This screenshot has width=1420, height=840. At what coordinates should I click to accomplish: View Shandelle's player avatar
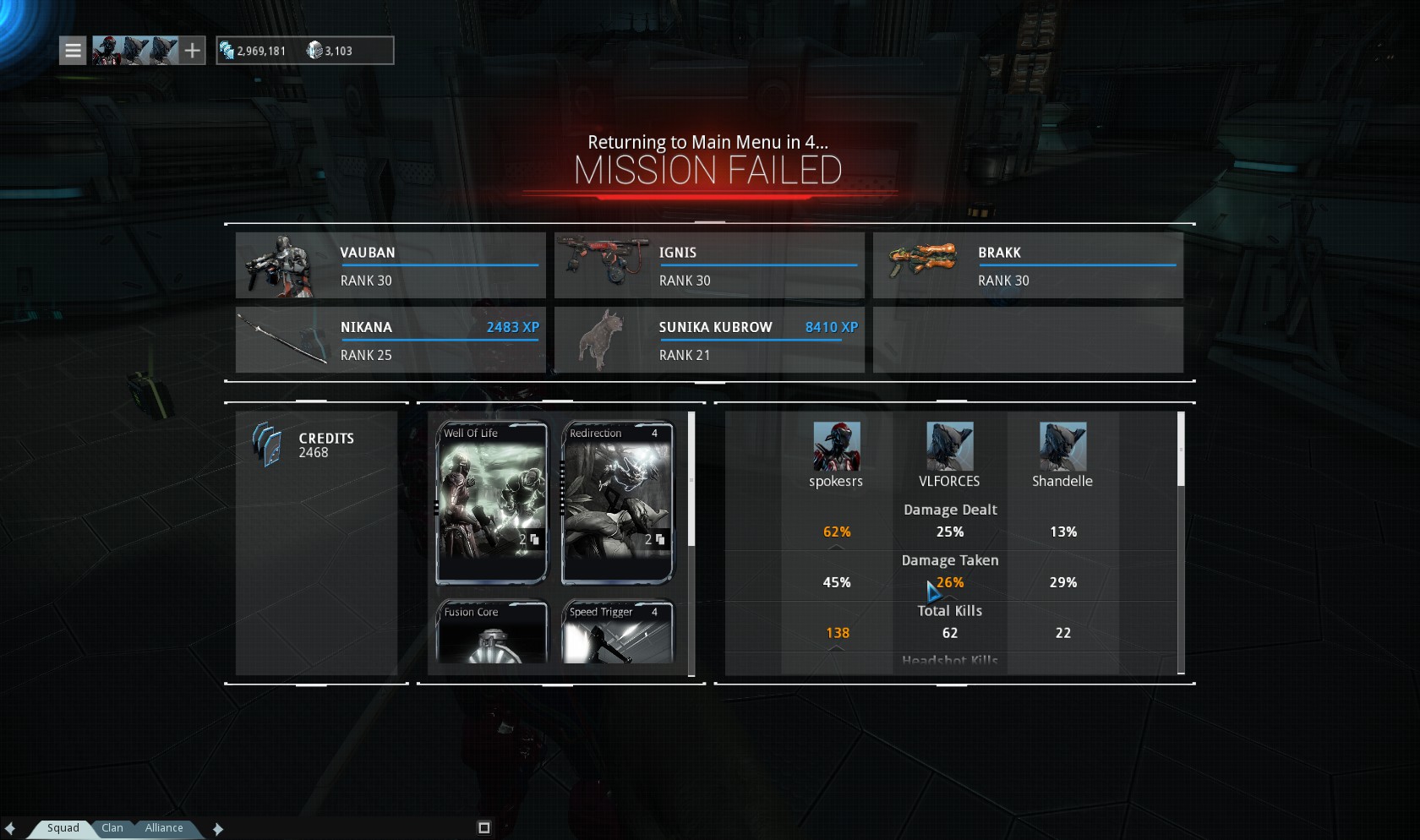pyautogui.click(x=1062, y=446)
